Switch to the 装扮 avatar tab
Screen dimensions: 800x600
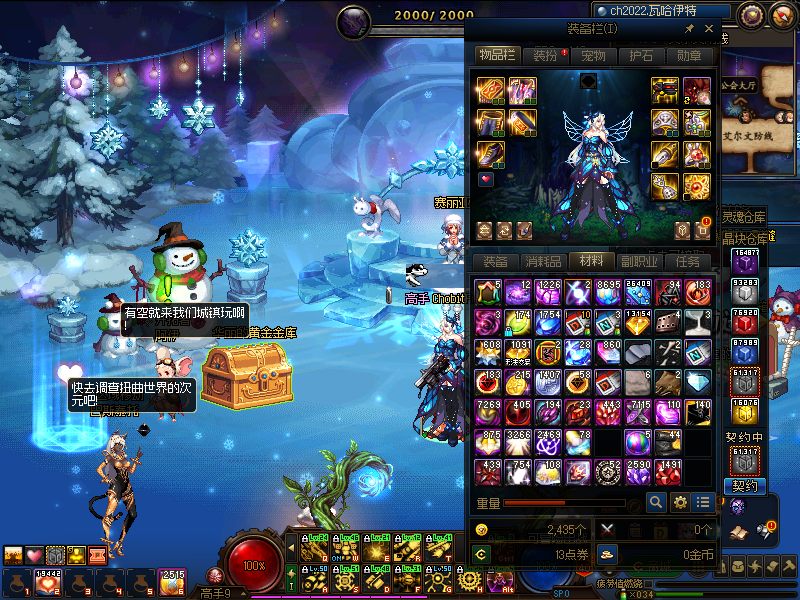[546, 56]
